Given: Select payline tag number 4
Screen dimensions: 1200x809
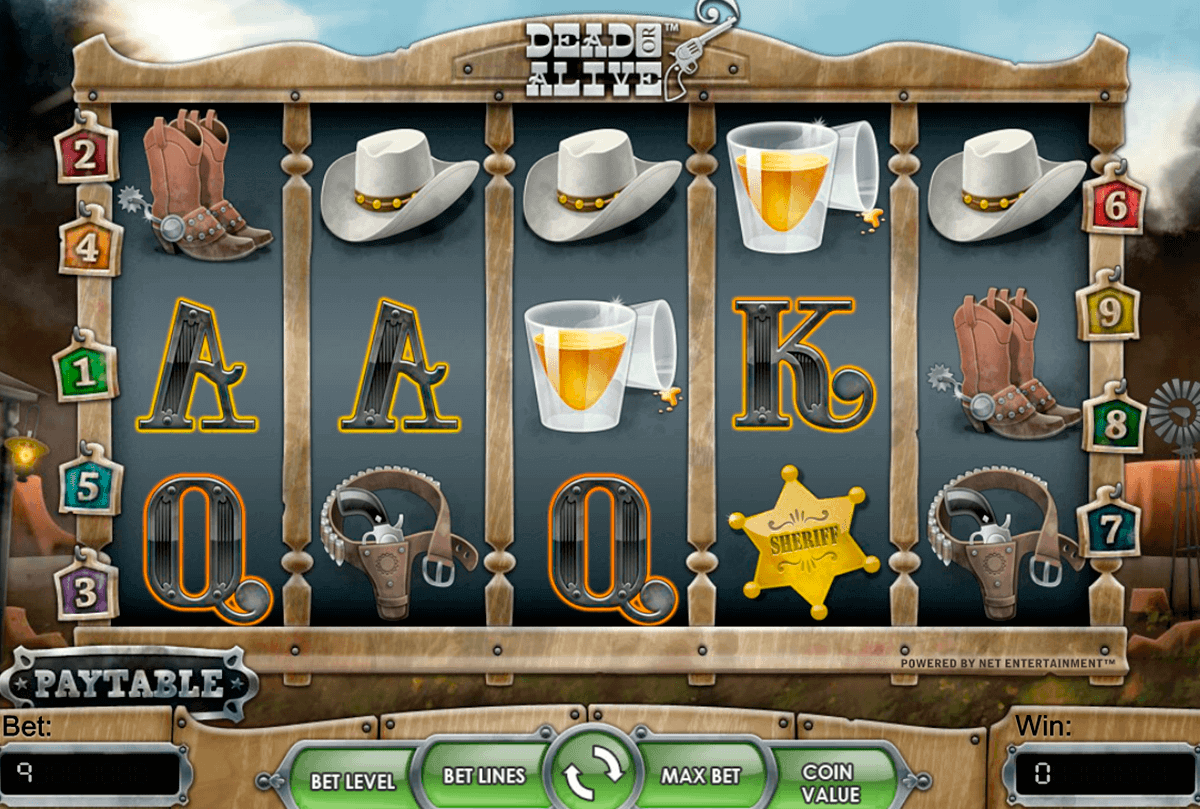Looking at the screenshot, I should pos(89,247).
